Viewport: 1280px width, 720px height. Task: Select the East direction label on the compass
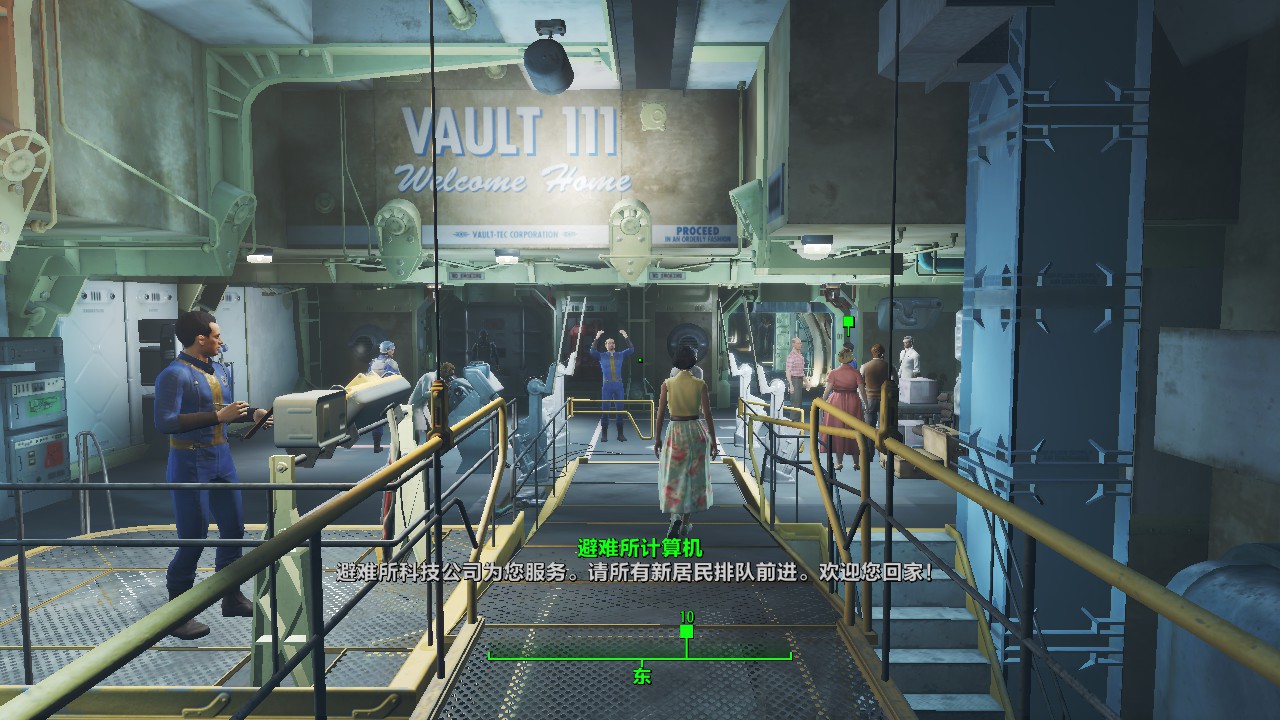(641, 676)
